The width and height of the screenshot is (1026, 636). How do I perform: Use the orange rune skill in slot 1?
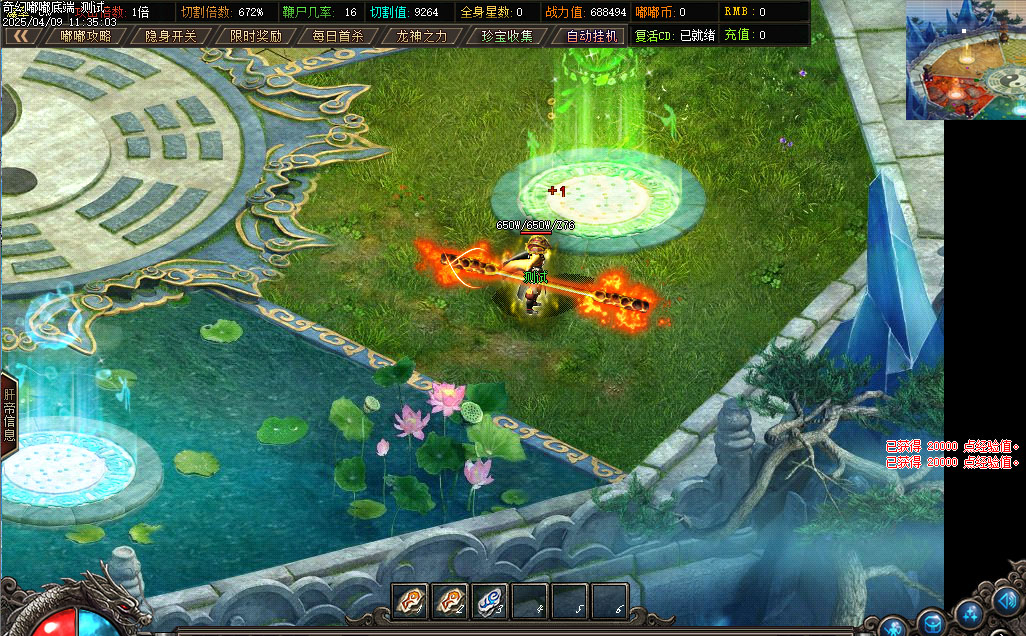(x=410, y=600)
